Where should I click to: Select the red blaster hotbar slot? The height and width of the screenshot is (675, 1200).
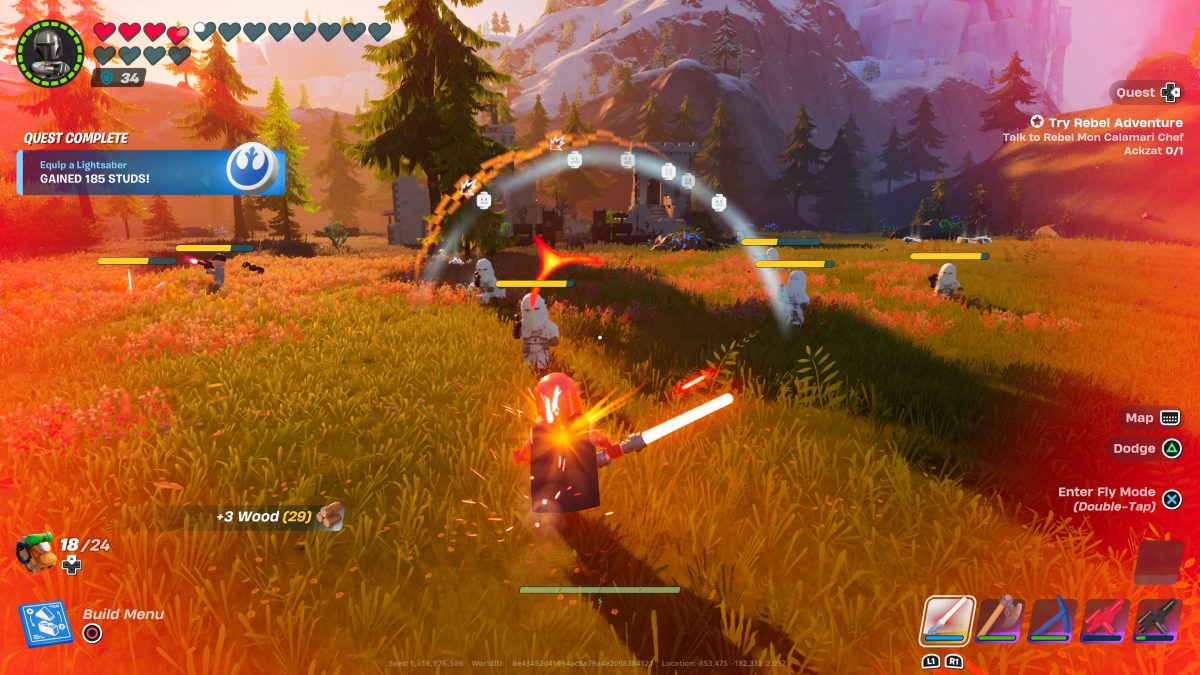click(1104, 619)
